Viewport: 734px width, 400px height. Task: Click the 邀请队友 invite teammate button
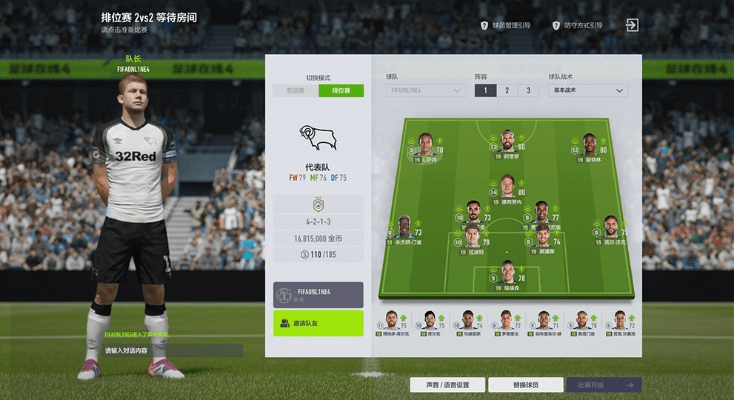[318, 323]
